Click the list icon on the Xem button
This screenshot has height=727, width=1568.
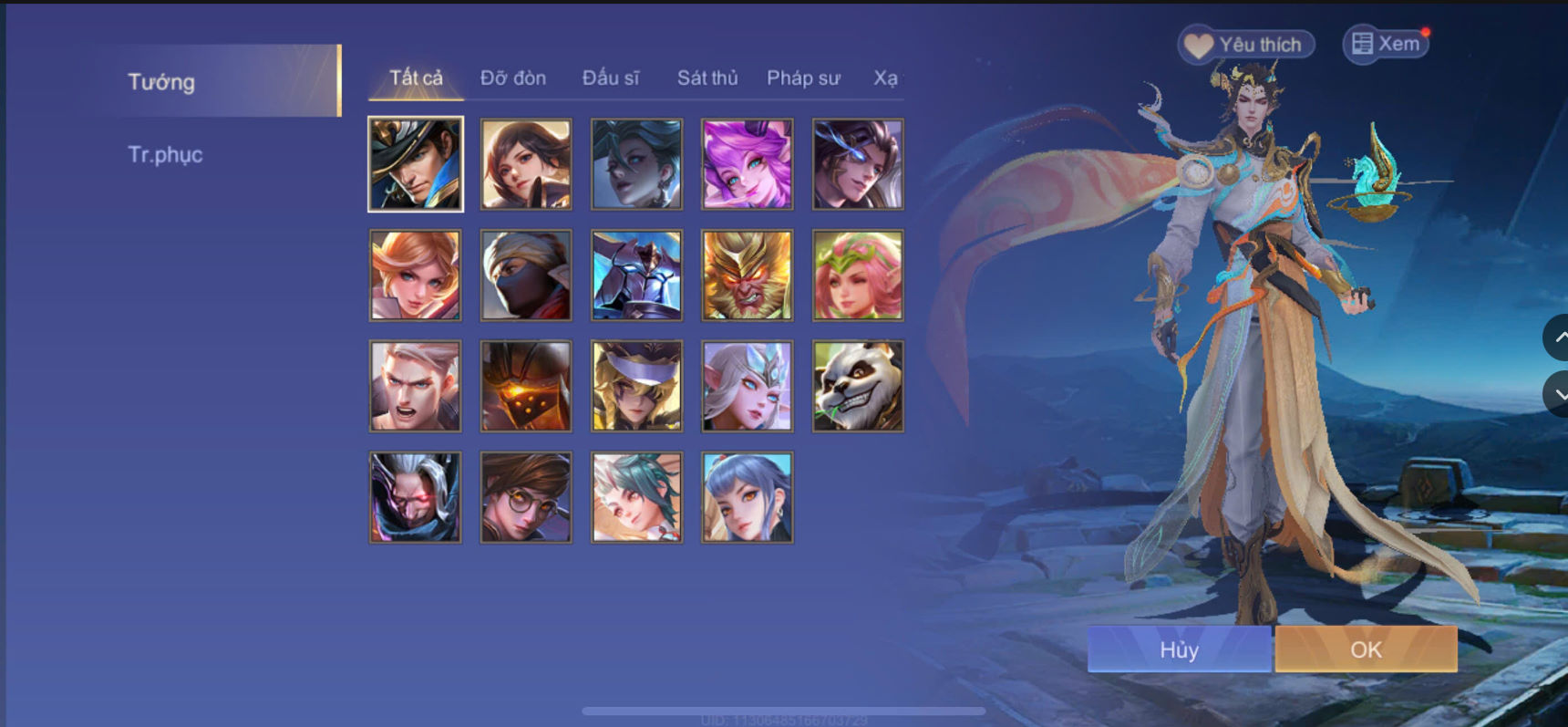coord(1364,43)
